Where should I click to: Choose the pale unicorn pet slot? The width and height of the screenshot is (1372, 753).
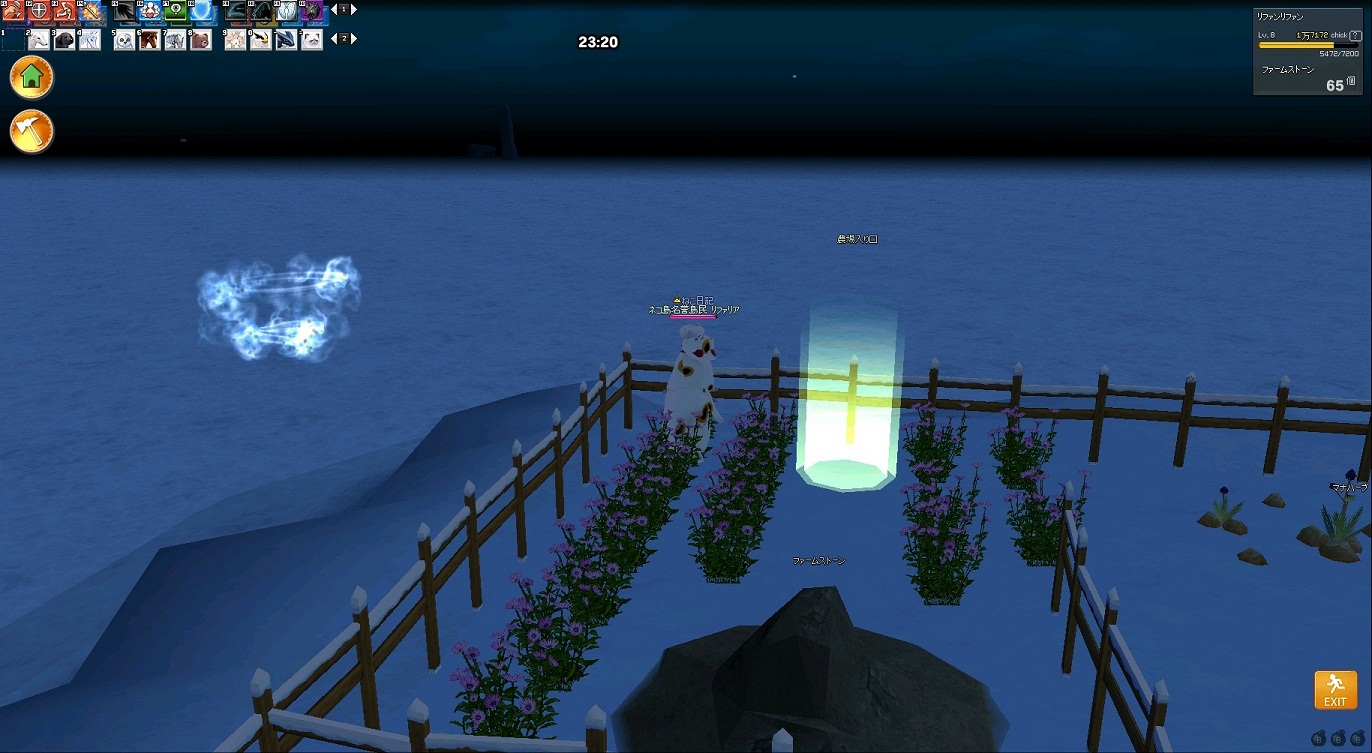(x=90, y=40)
